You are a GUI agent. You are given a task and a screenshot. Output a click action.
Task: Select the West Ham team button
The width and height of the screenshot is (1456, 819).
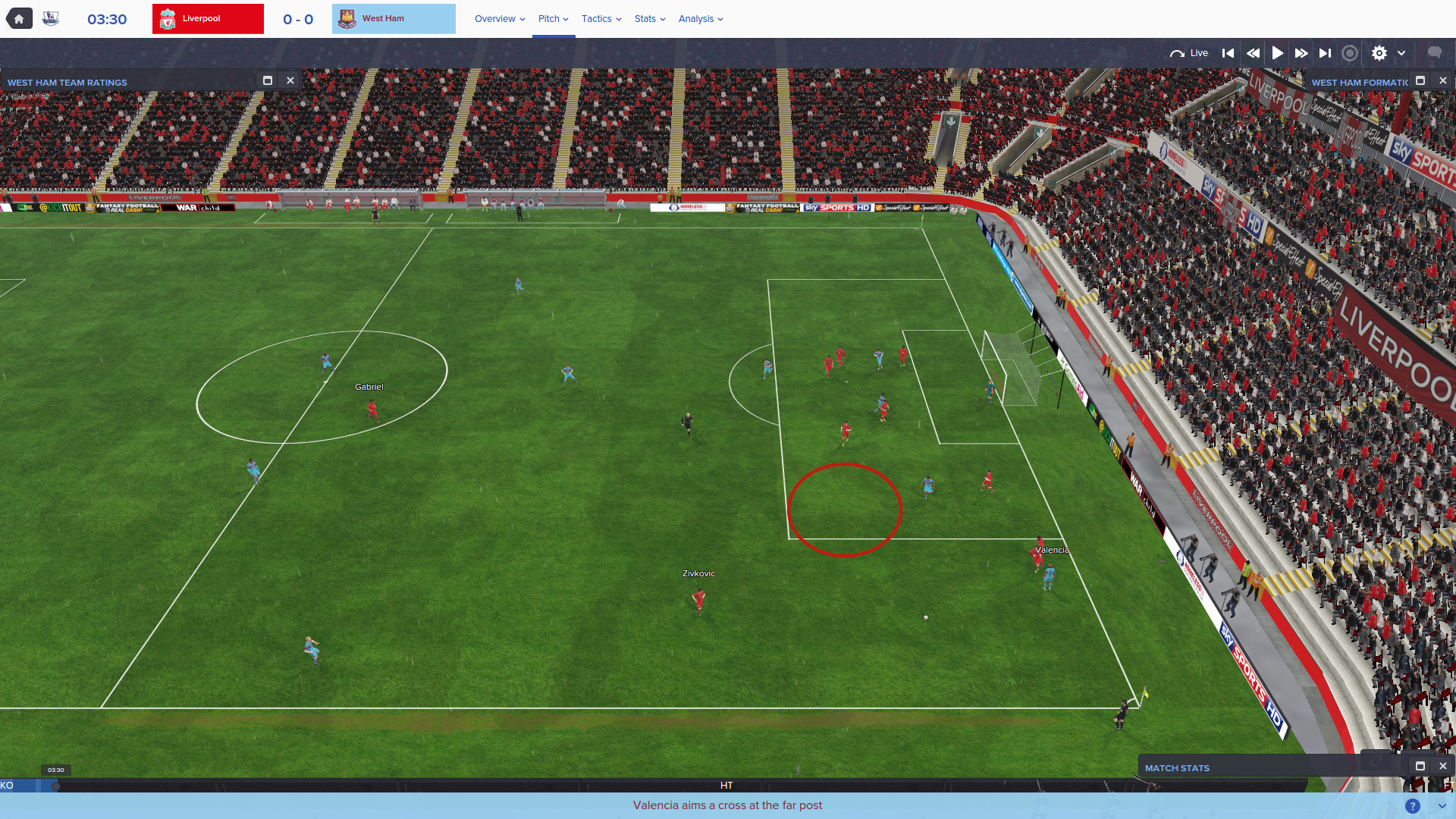(394, 19)
